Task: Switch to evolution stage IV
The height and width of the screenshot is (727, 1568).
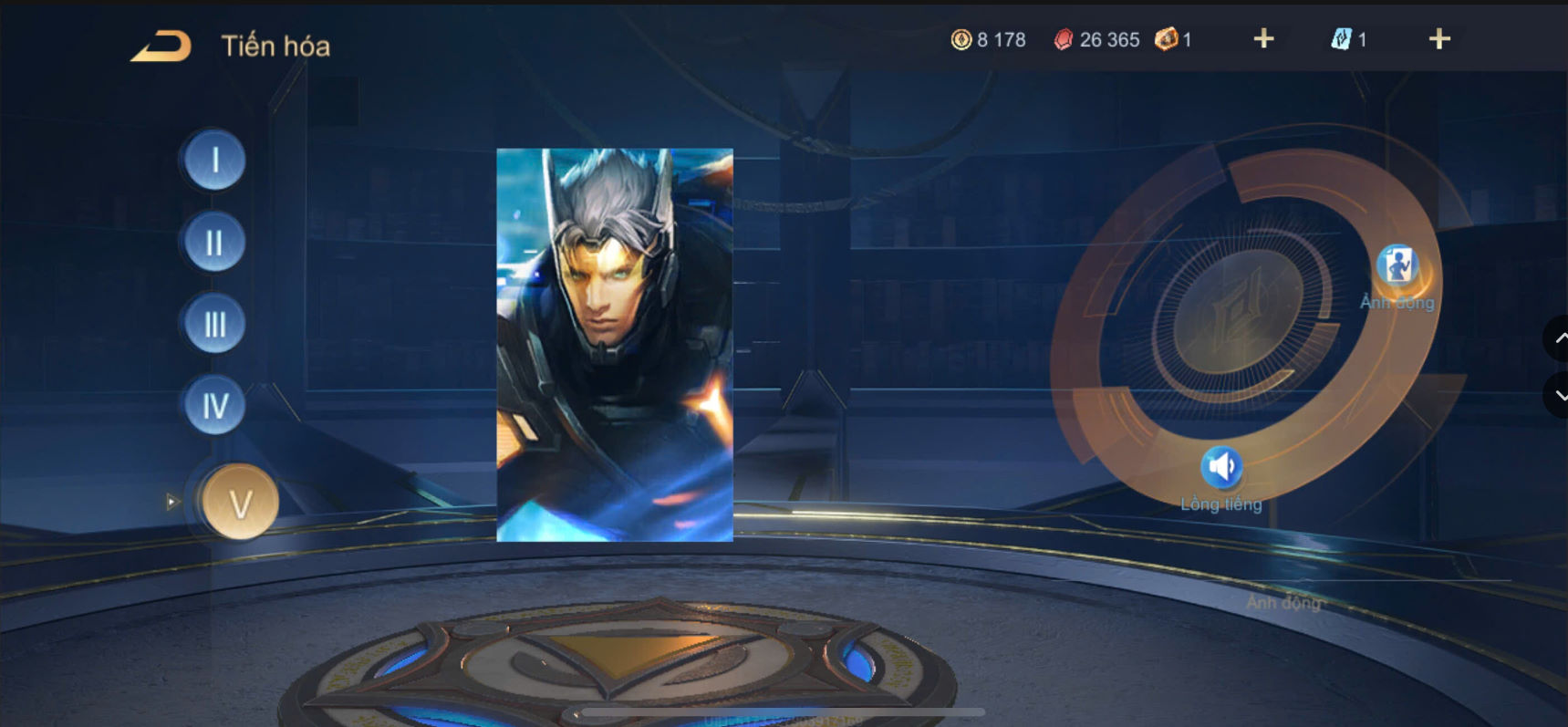Action: pos(213,405)
